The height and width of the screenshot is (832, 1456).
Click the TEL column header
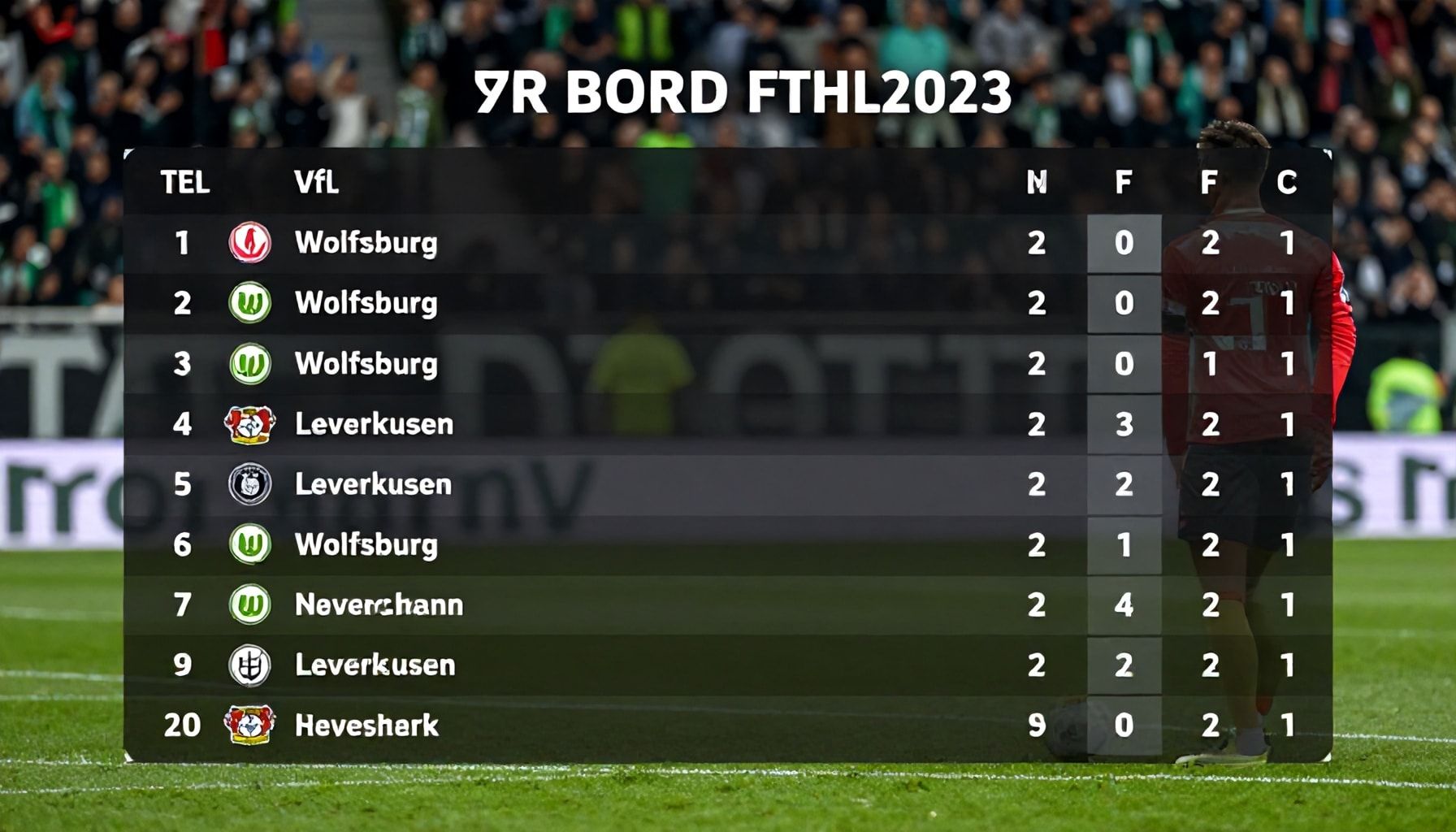point(185,183)
